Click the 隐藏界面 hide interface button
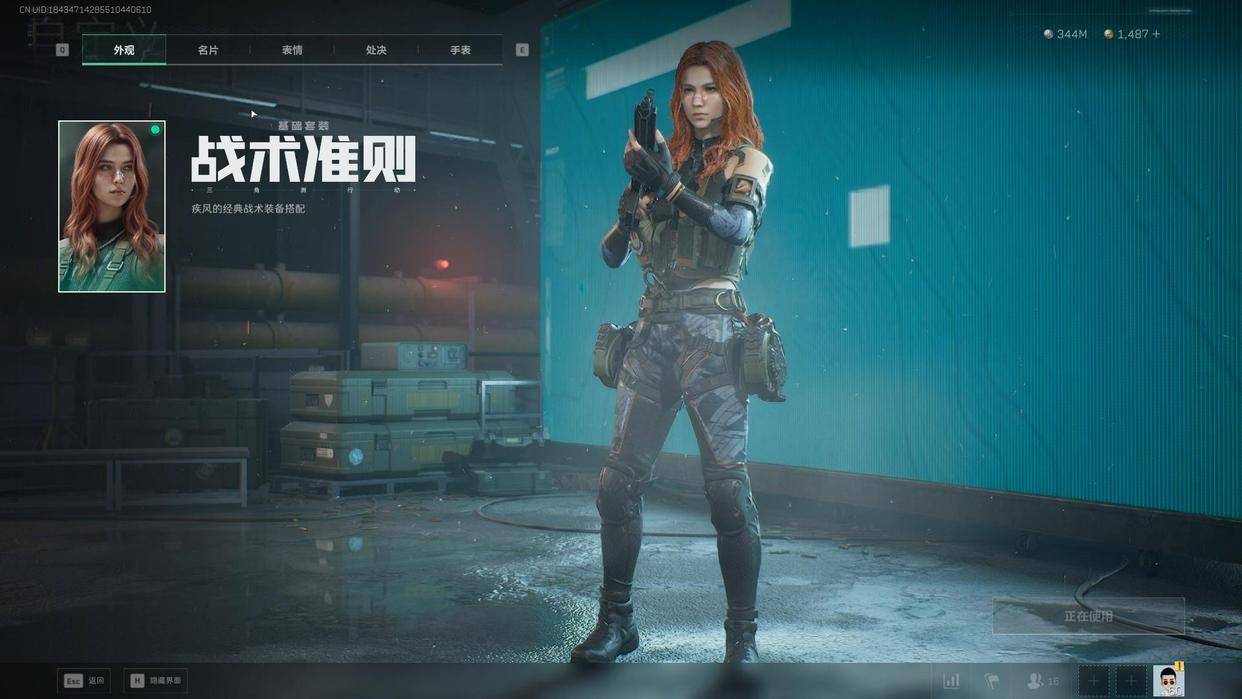The height and width of the screenshot is (699, 1242). point(155,681)
